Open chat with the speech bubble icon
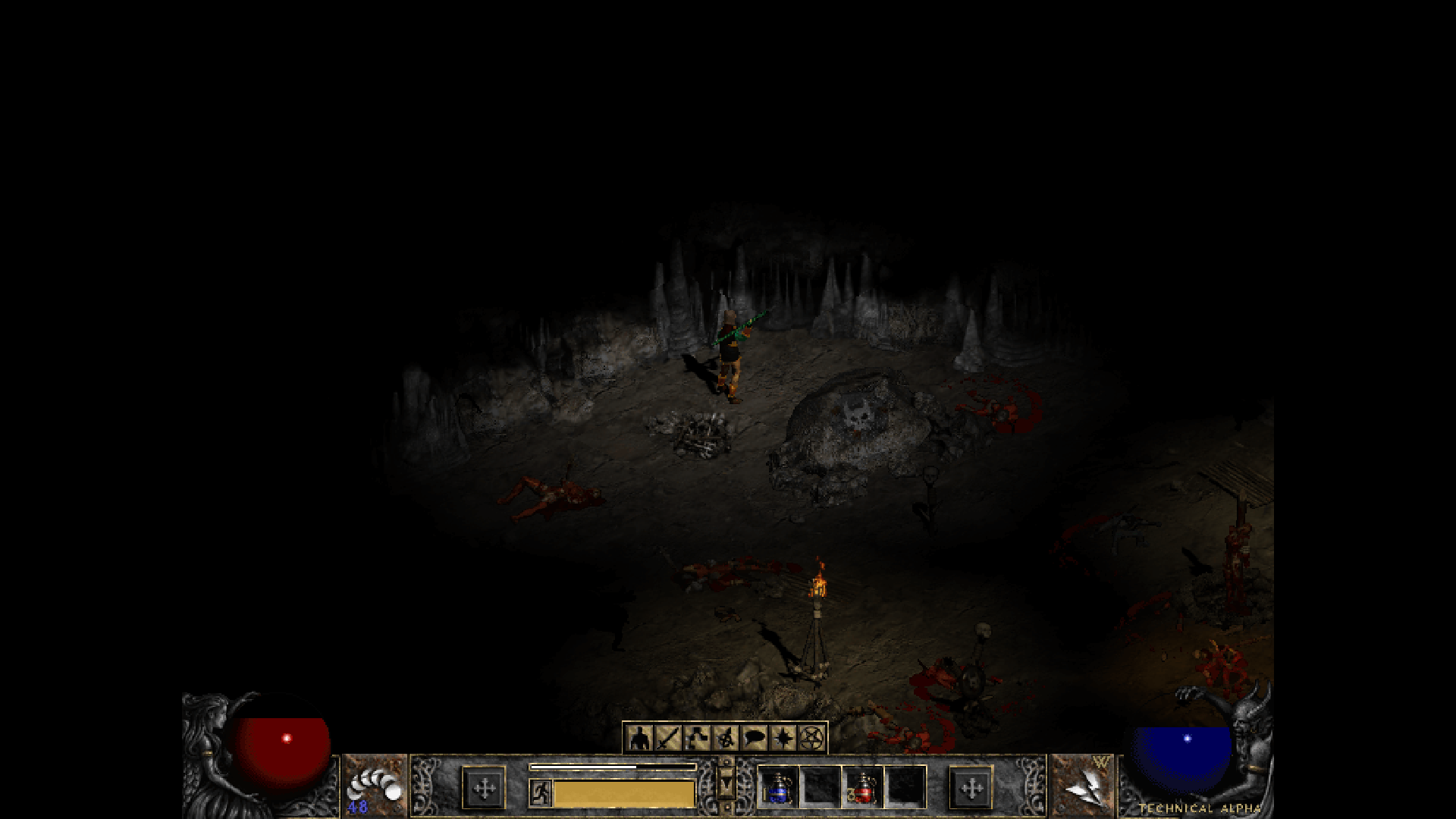1456x819 pixels. [755, 737]
